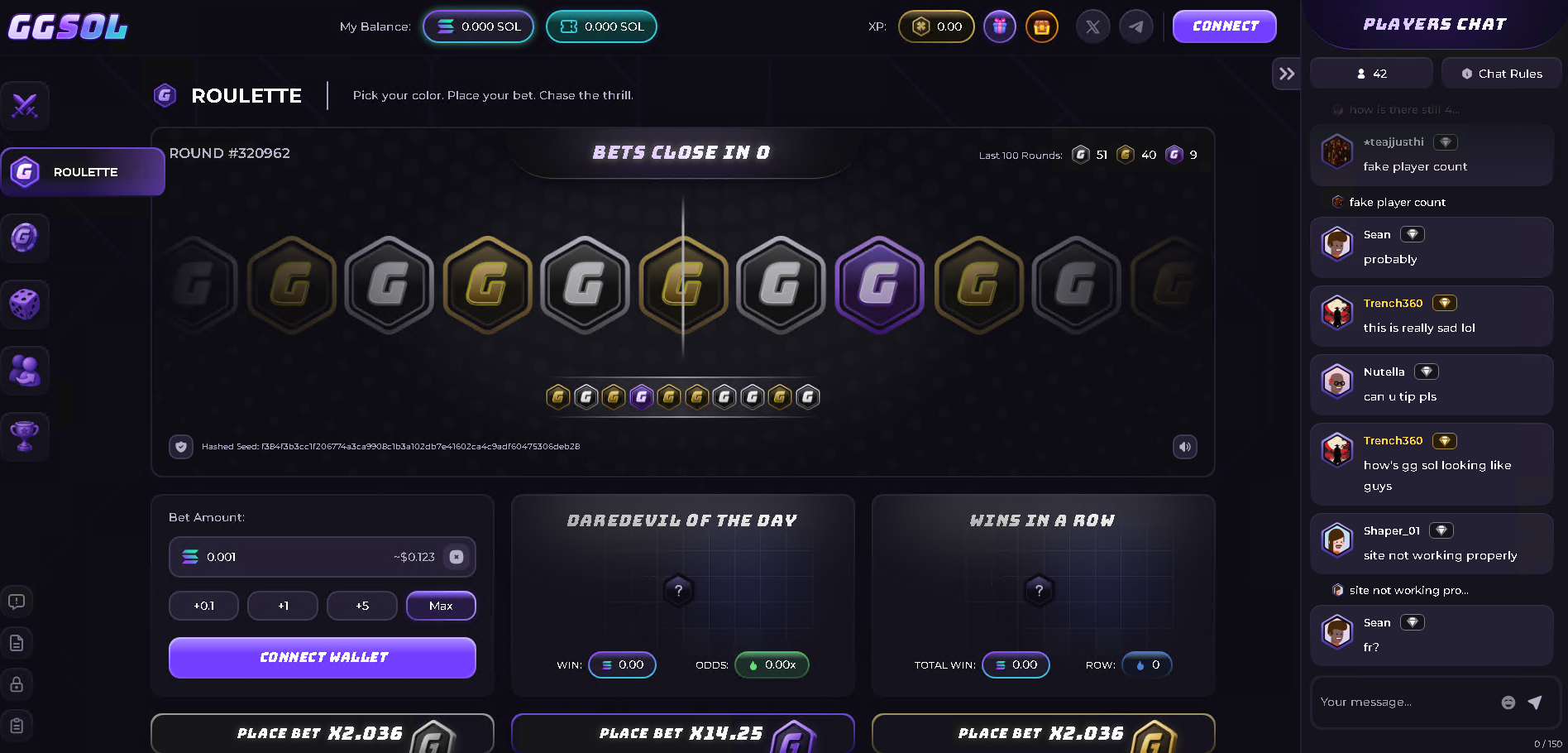Place a bet on purple X14.25
This screenshot has width=1568, height=753.
(x=682, y=733)
